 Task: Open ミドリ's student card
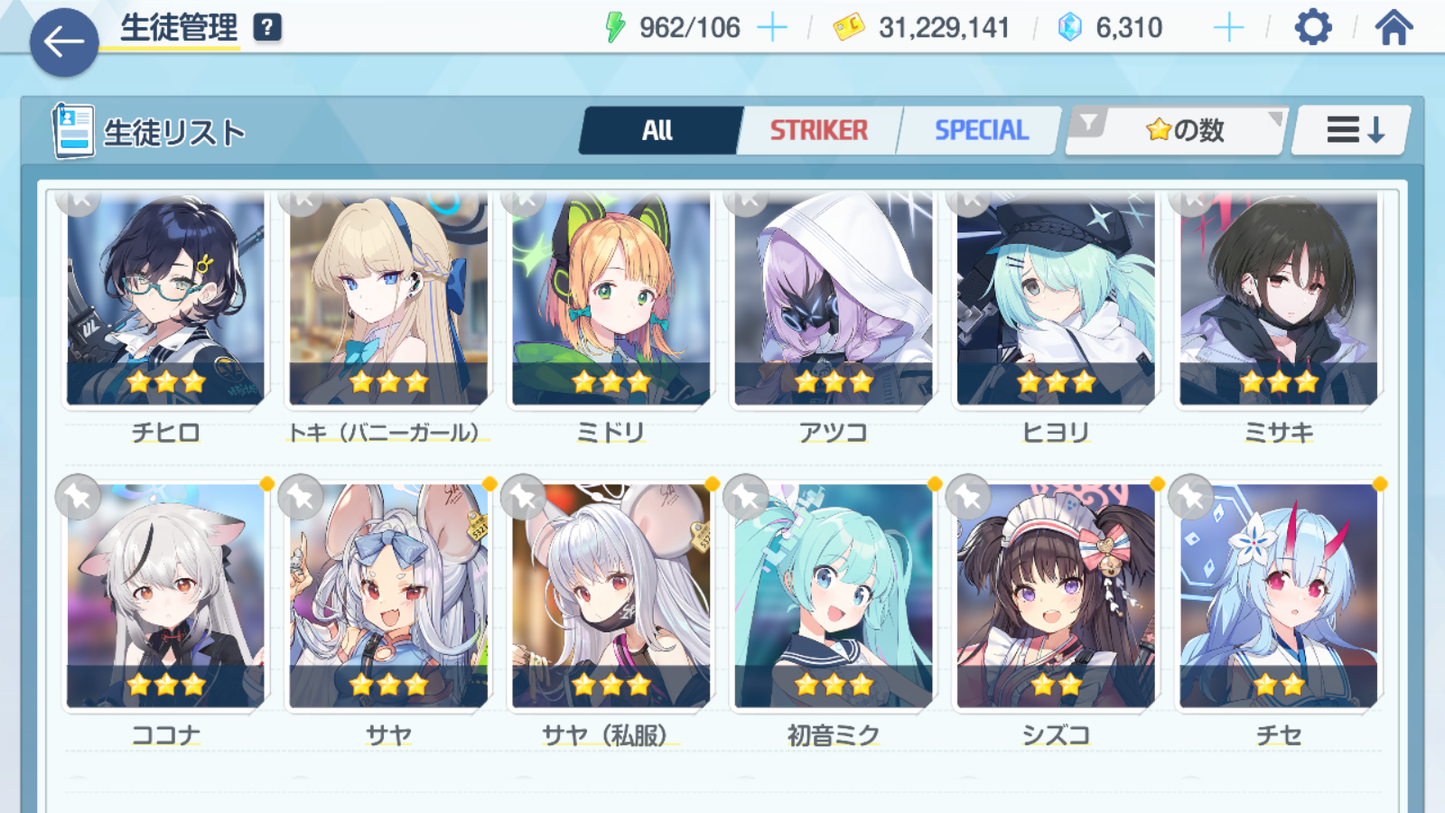point(611,300)
